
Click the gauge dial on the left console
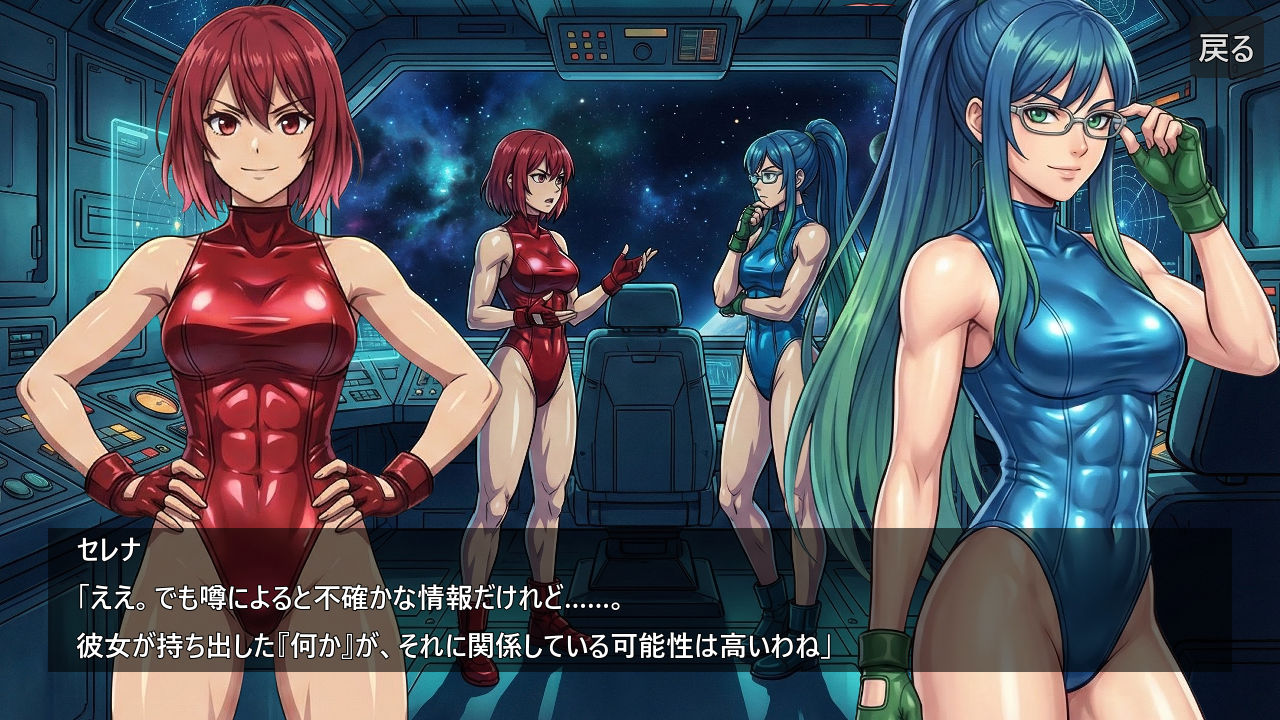click(x=156, y=402)
